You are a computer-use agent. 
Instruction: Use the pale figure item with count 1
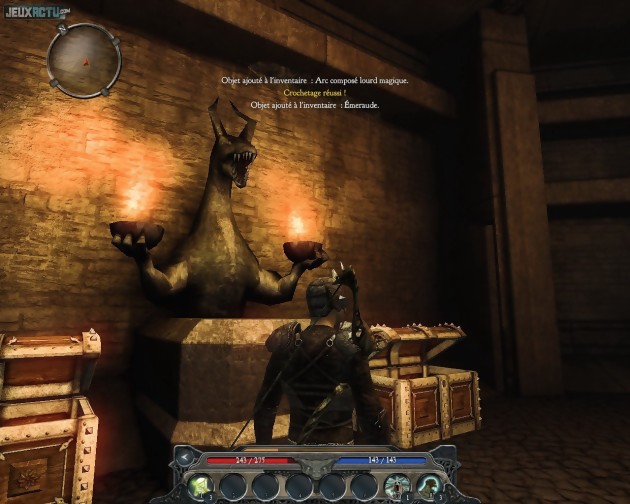[397, 486]
